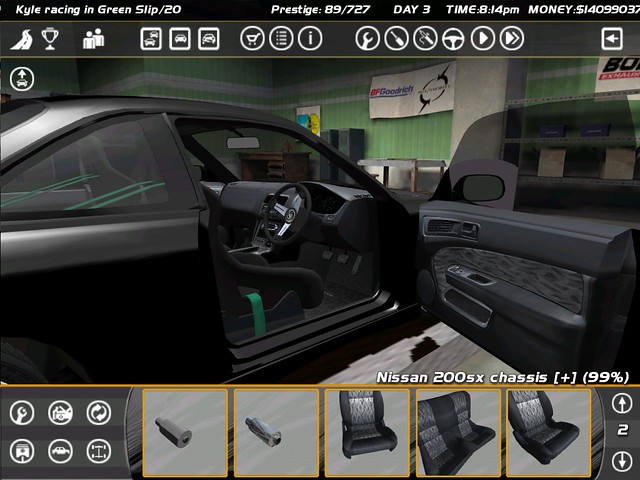The height and width of the screenshot is (480, 640).
Task: Click the shopping cart icon
Action: (252, 39)
